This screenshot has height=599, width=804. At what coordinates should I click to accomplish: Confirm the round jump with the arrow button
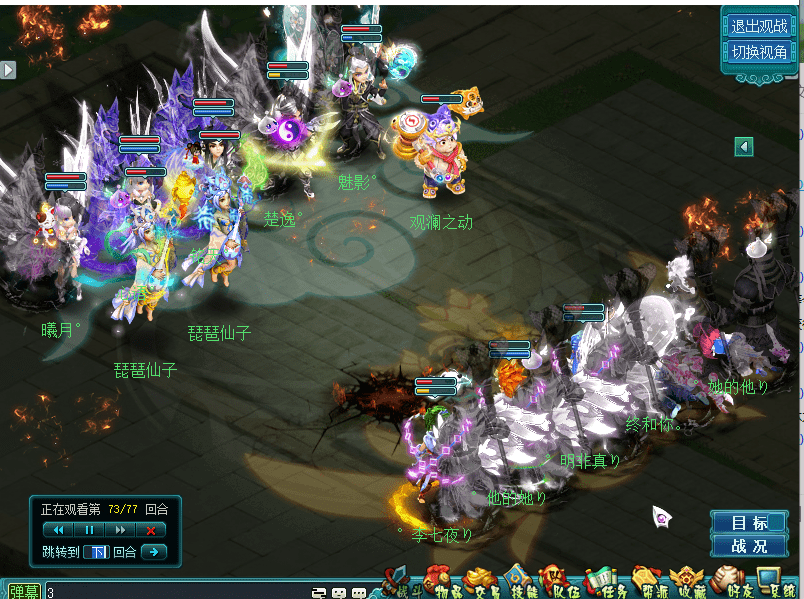click(152, 552)
